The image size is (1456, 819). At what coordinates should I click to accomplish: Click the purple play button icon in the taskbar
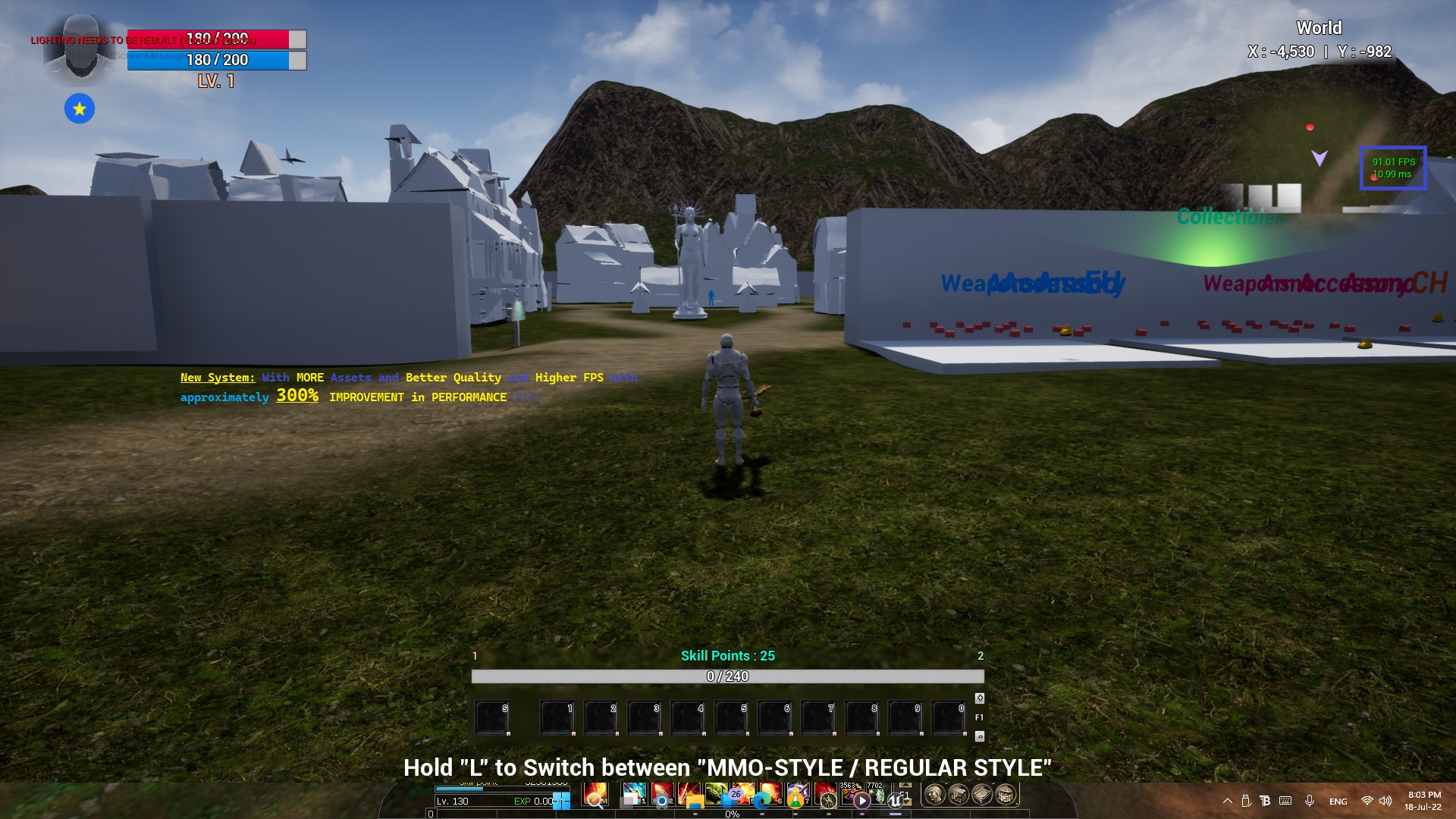863,801
